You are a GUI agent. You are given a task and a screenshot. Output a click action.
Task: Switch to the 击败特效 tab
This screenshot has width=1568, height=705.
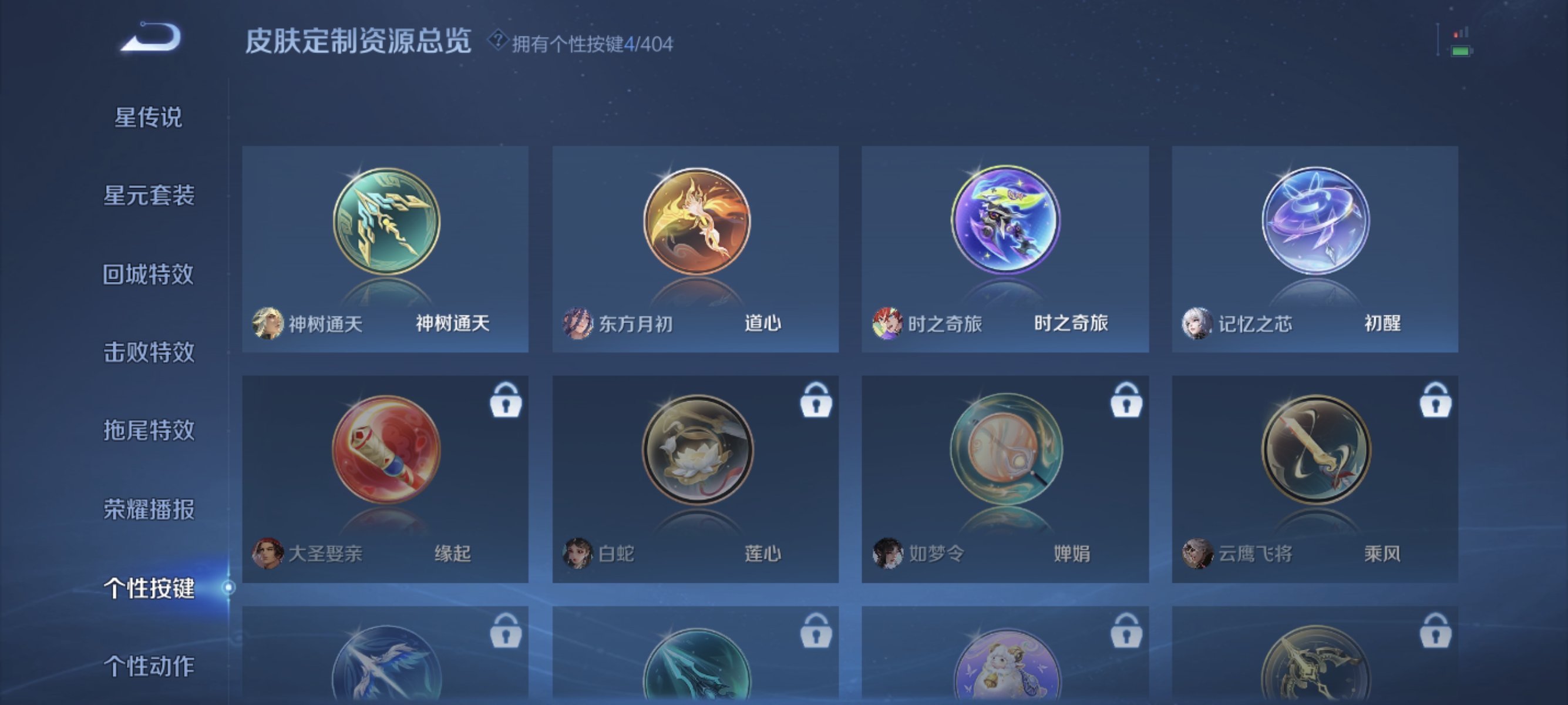click(148, 353)
